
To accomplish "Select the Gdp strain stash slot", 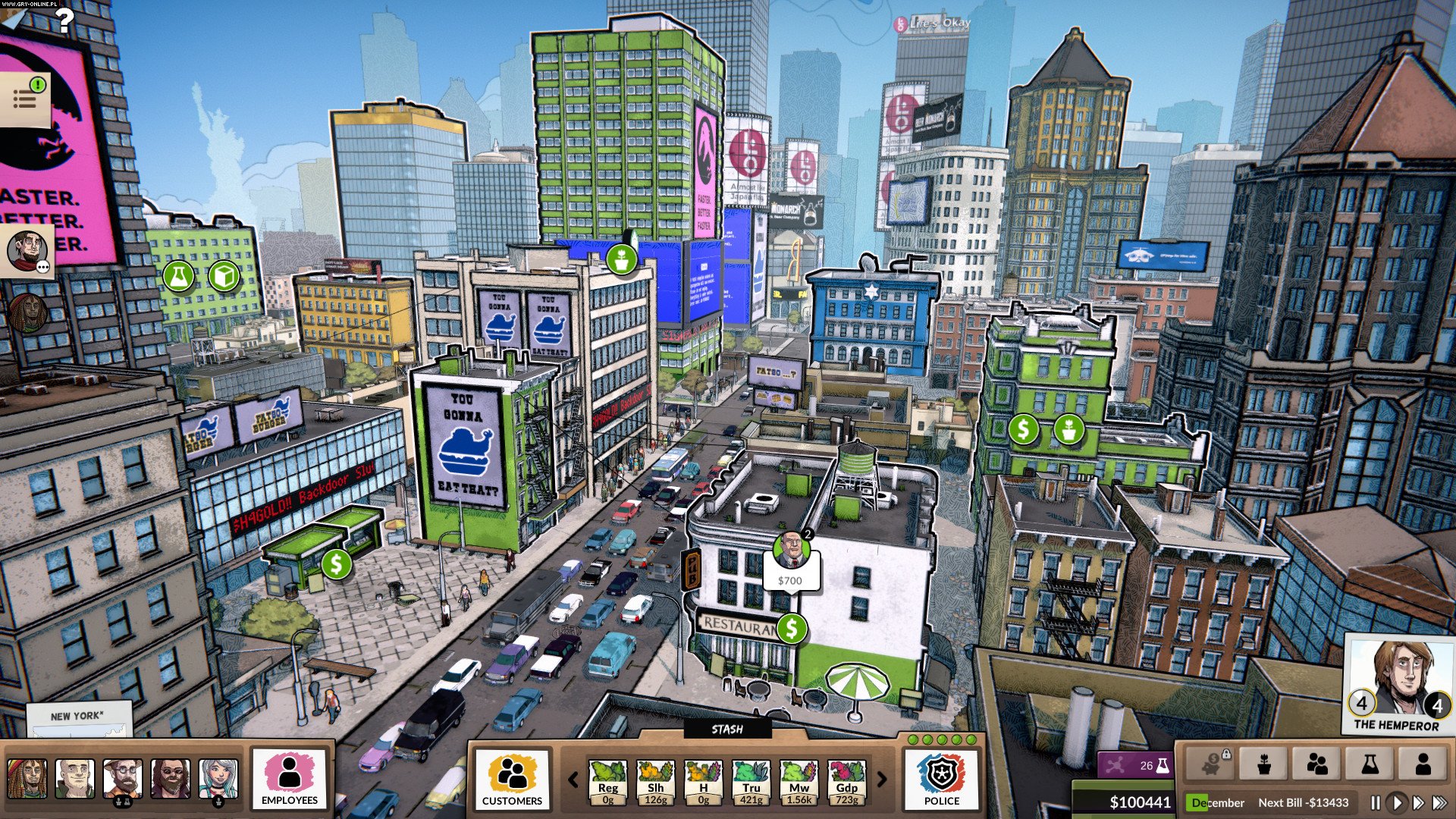I will click(x=846, y=783).
